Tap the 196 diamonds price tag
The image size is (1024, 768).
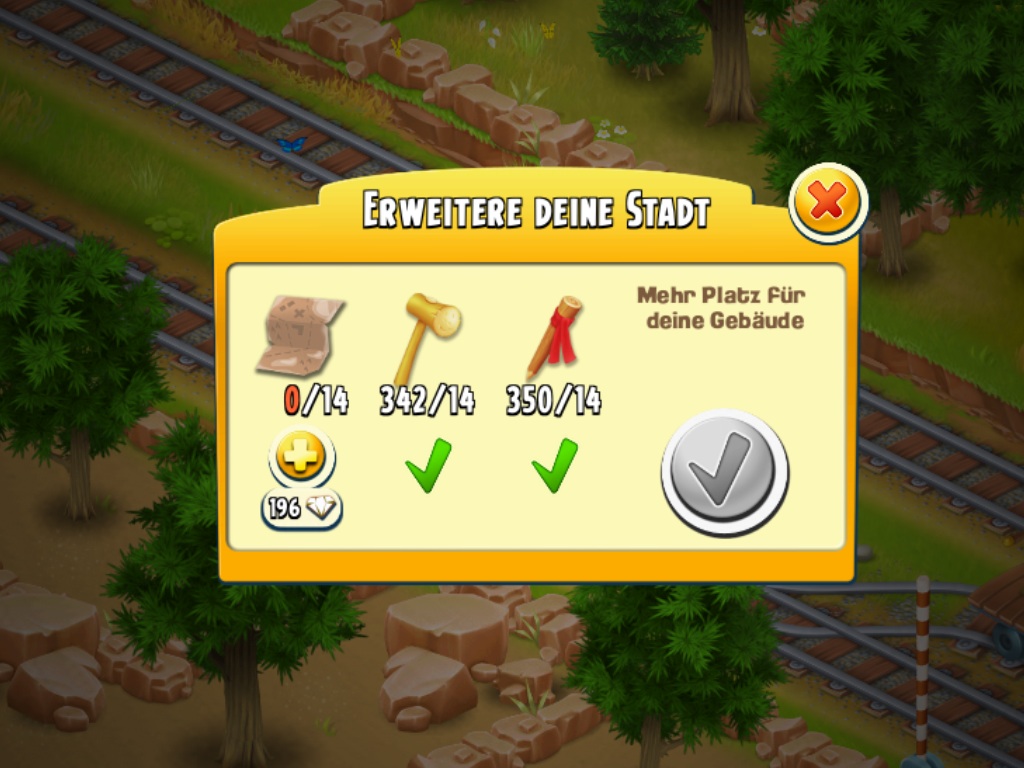tap(302, 509)
